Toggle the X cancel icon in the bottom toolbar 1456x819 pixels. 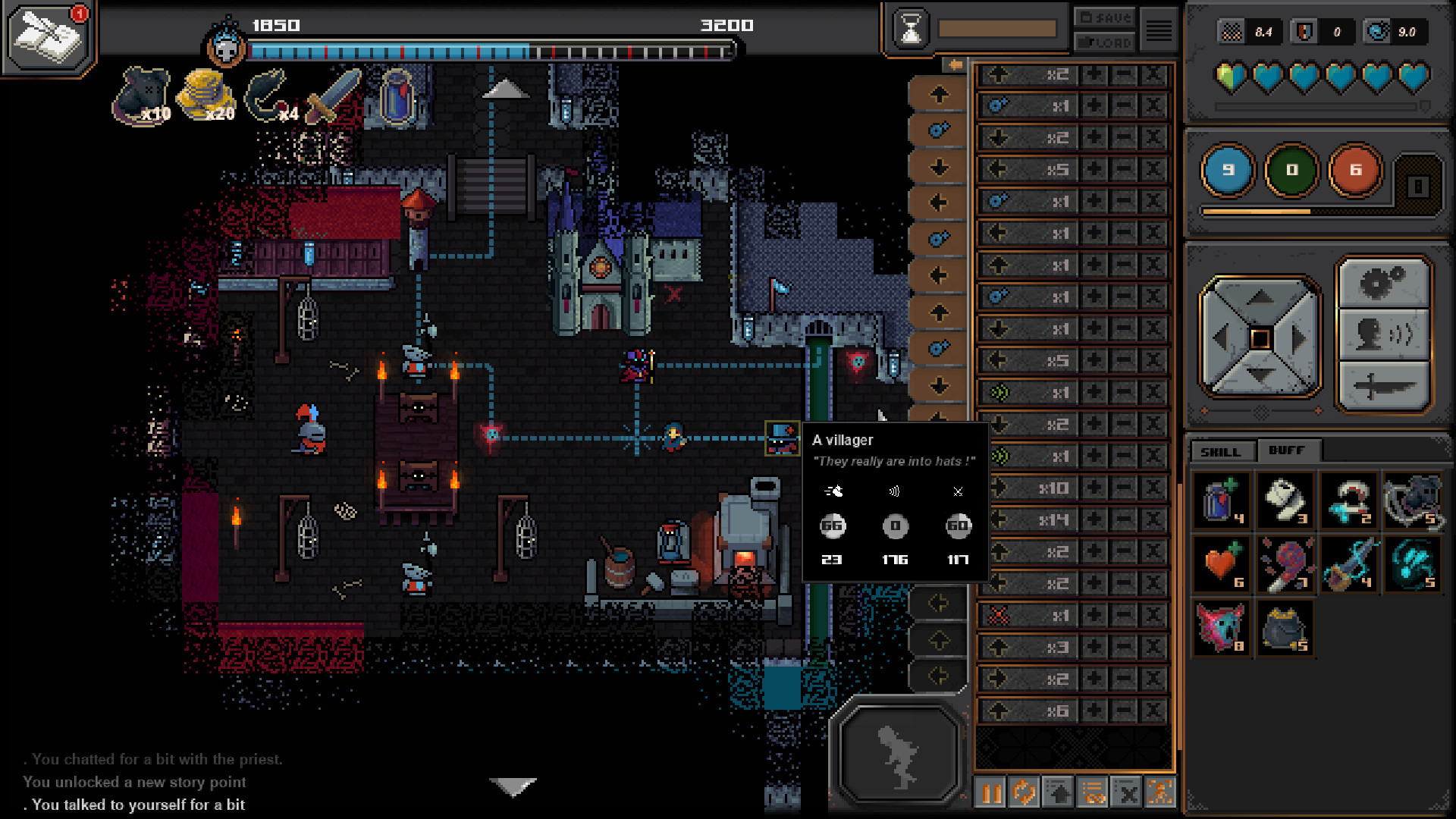point(1126,793)
